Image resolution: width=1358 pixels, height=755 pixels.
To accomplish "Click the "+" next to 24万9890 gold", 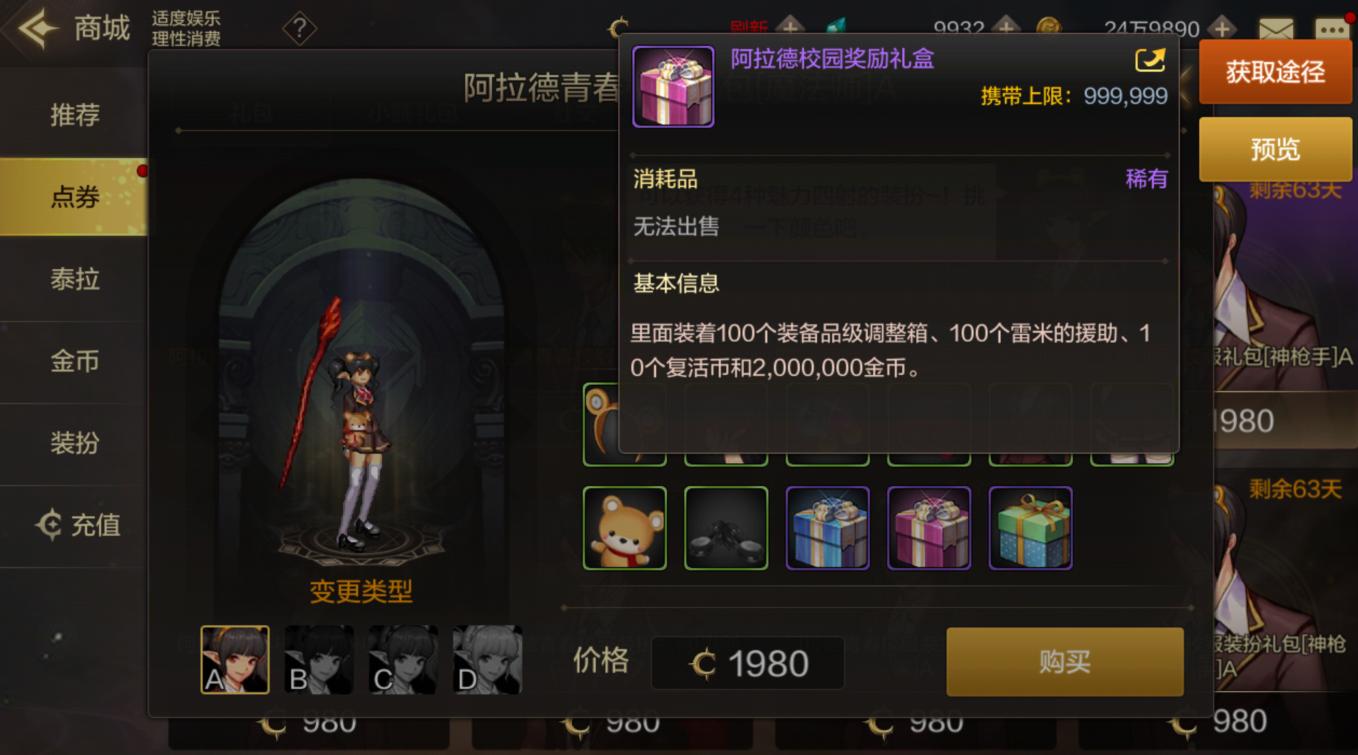I will 1221,28.
